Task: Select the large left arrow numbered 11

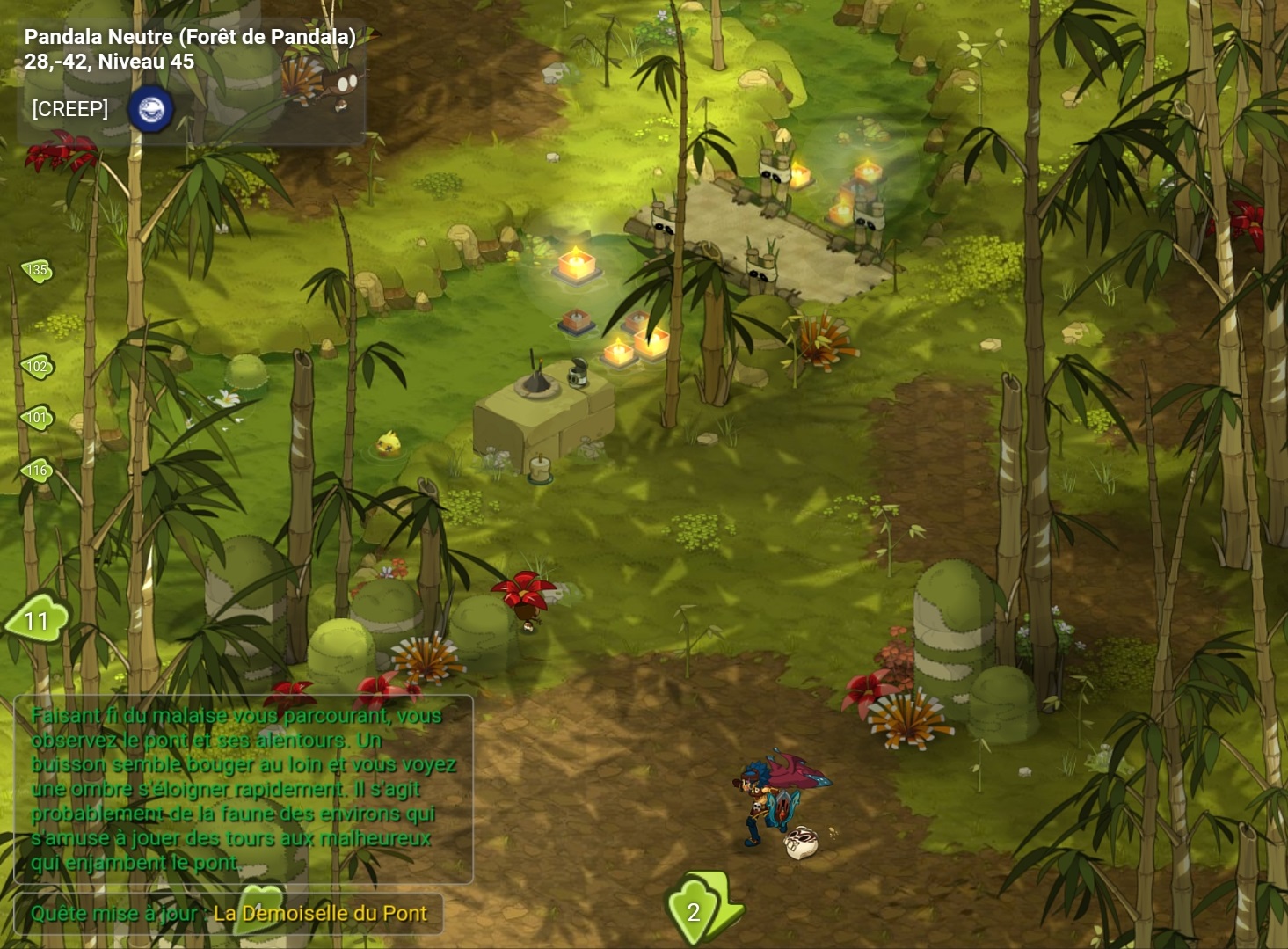Action: [37, 620]
